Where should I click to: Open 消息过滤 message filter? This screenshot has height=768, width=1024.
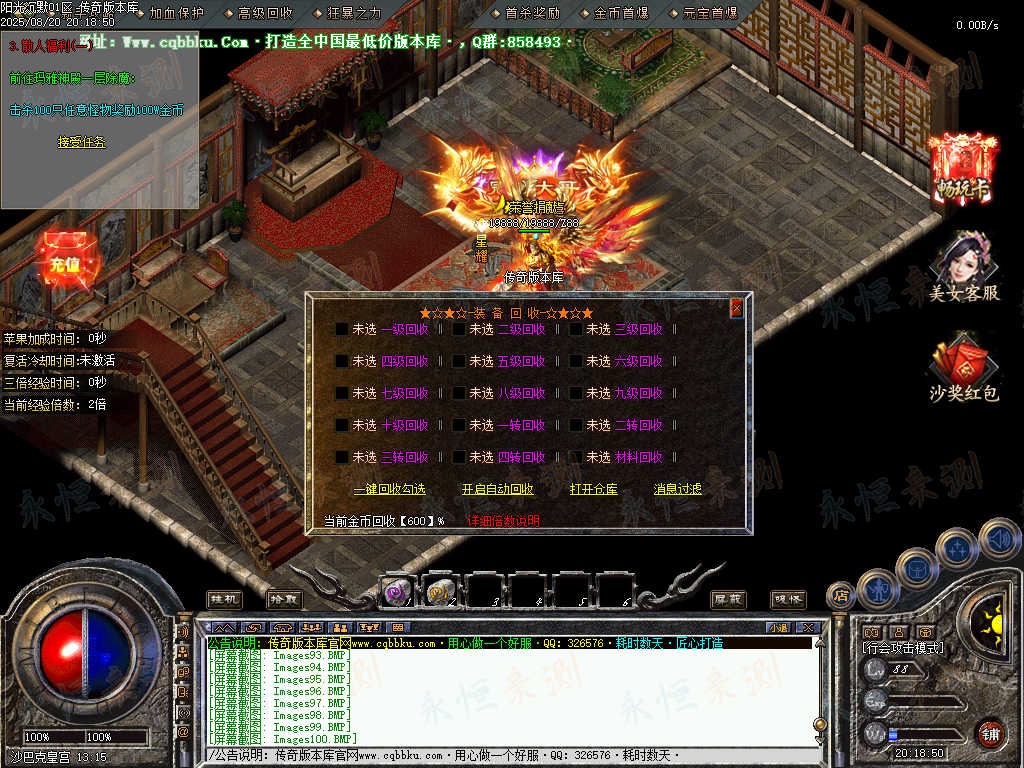pos(677,489)
